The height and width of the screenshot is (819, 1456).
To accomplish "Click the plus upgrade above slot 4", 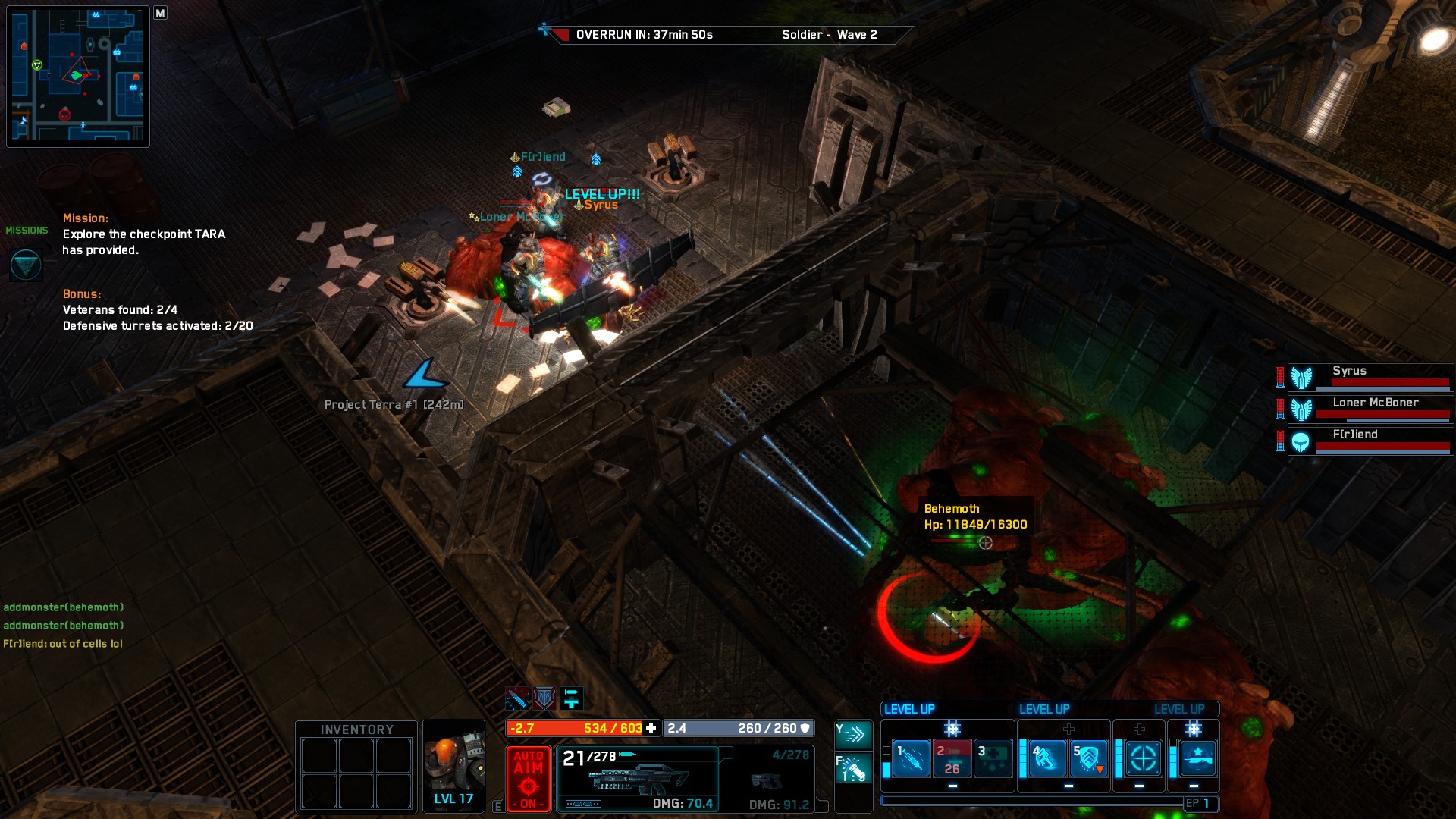I will 1068,729.
